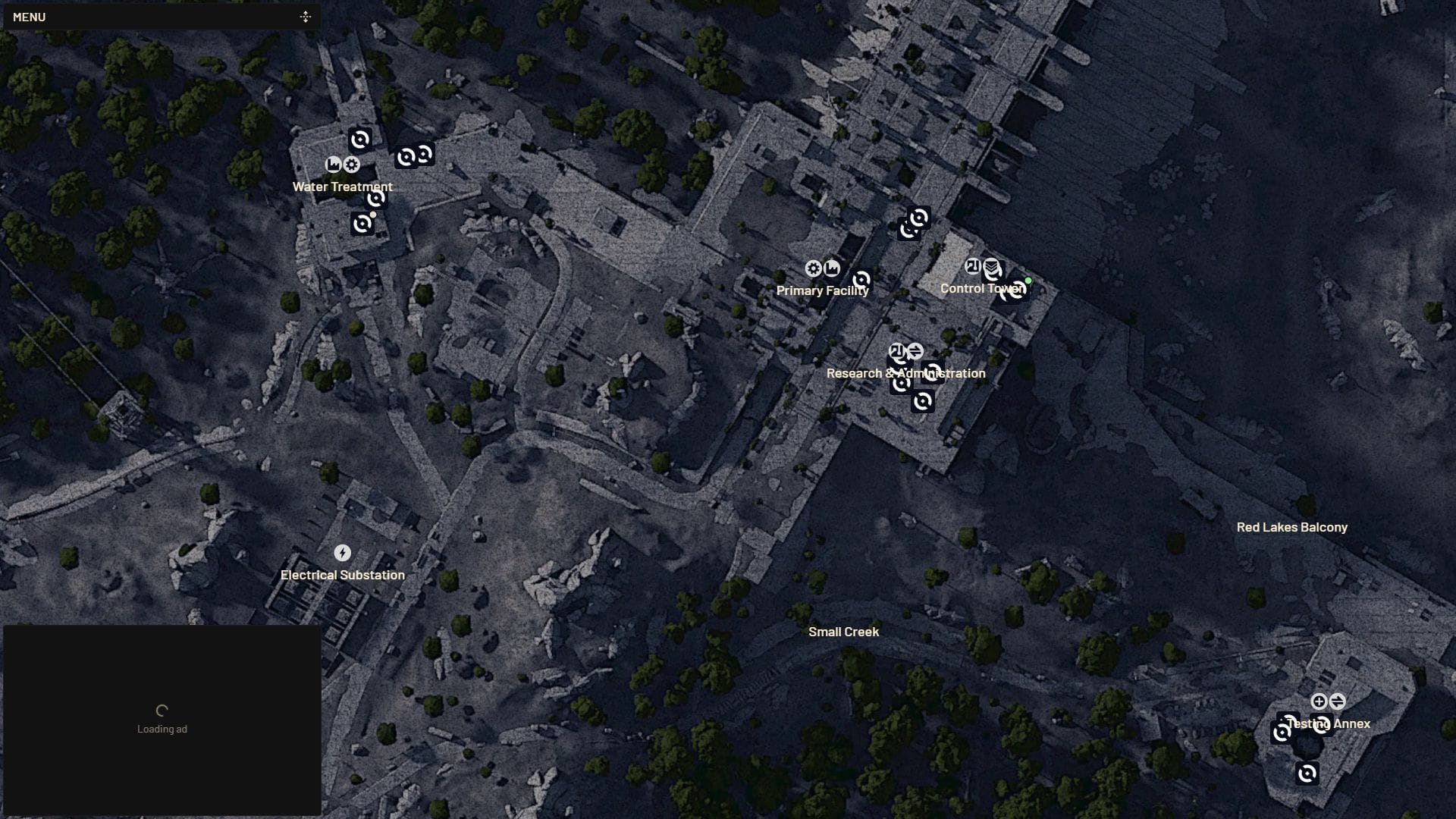Select the two-way arrows icon at Testing Annex

point(1338,701)
